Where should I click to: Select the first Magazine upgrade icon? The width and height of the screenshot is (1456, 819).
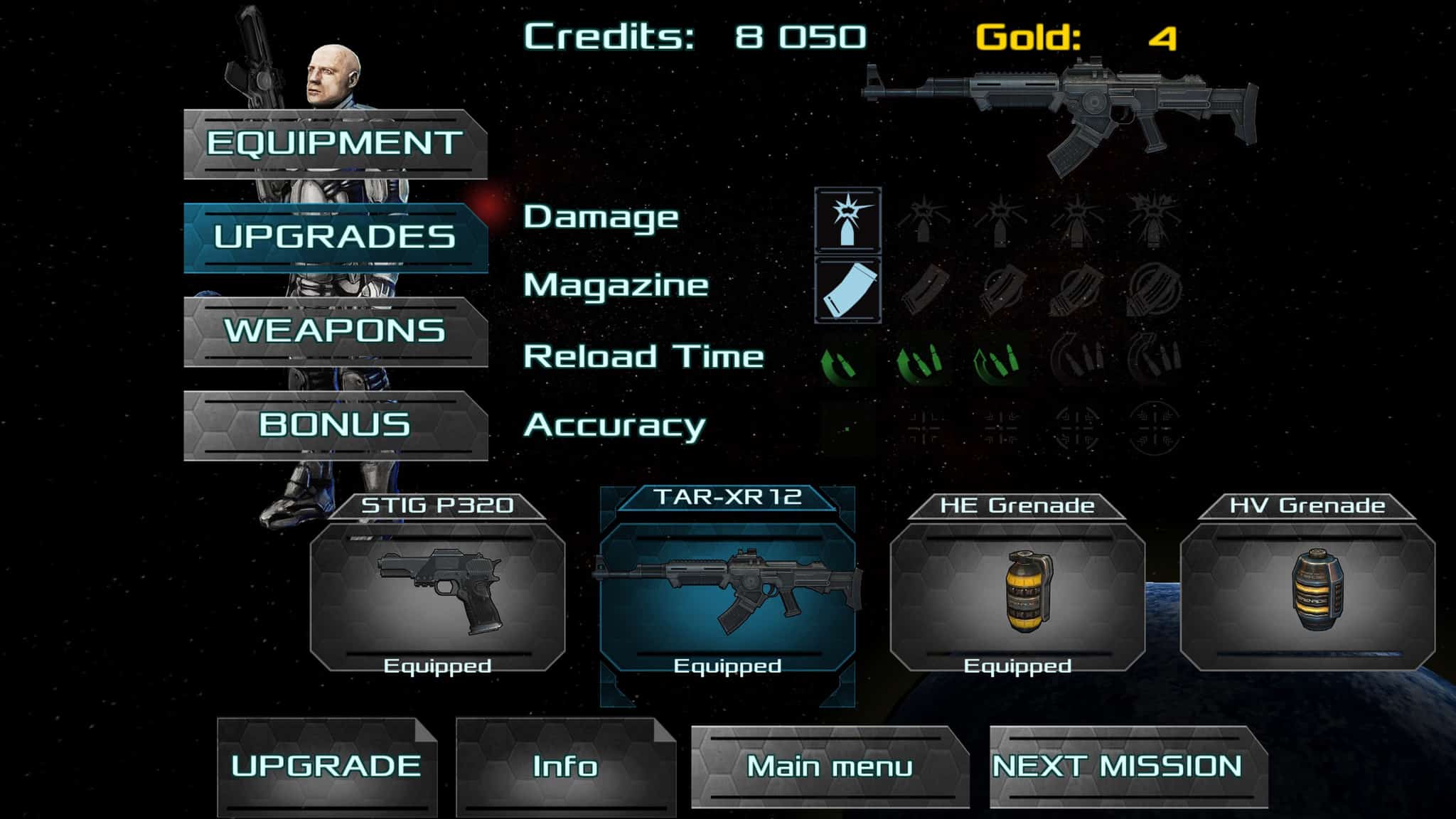tap(847, 290)
